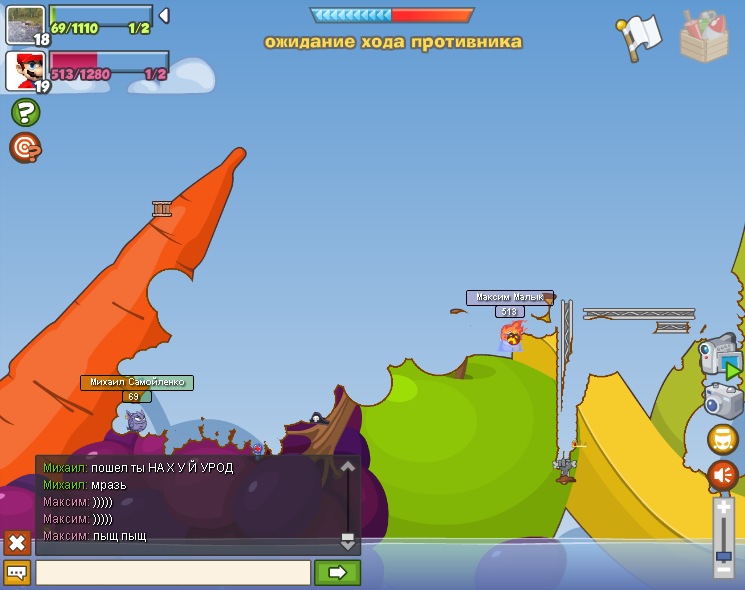Click the orange target hint icon
745x590 pixels.
25,148
